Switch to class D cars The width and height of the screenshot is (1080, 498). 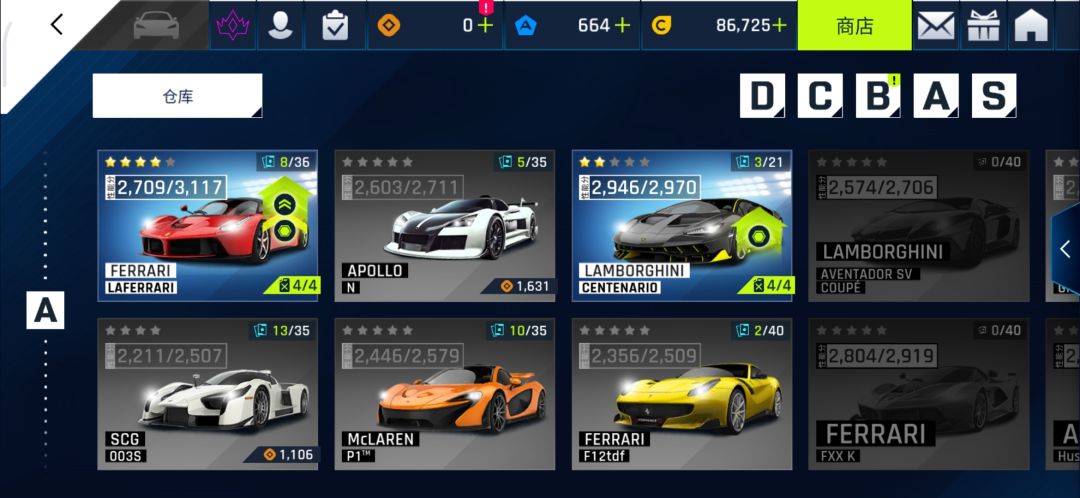(x=762, y=96)
